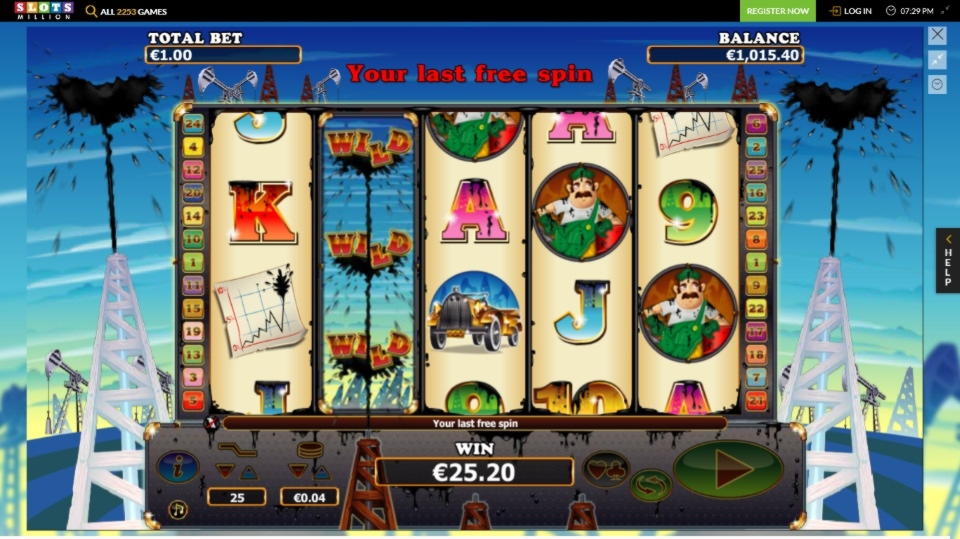
Task: Lower the coin value
Action: point(298,471)
